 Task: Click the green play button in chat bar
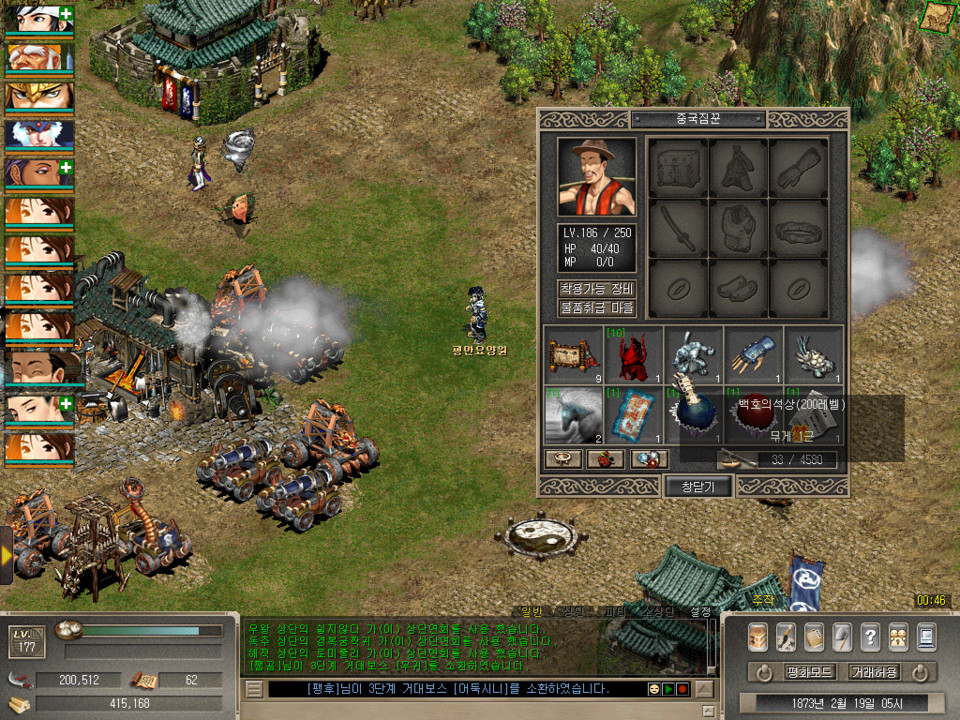tap(667, 689)
